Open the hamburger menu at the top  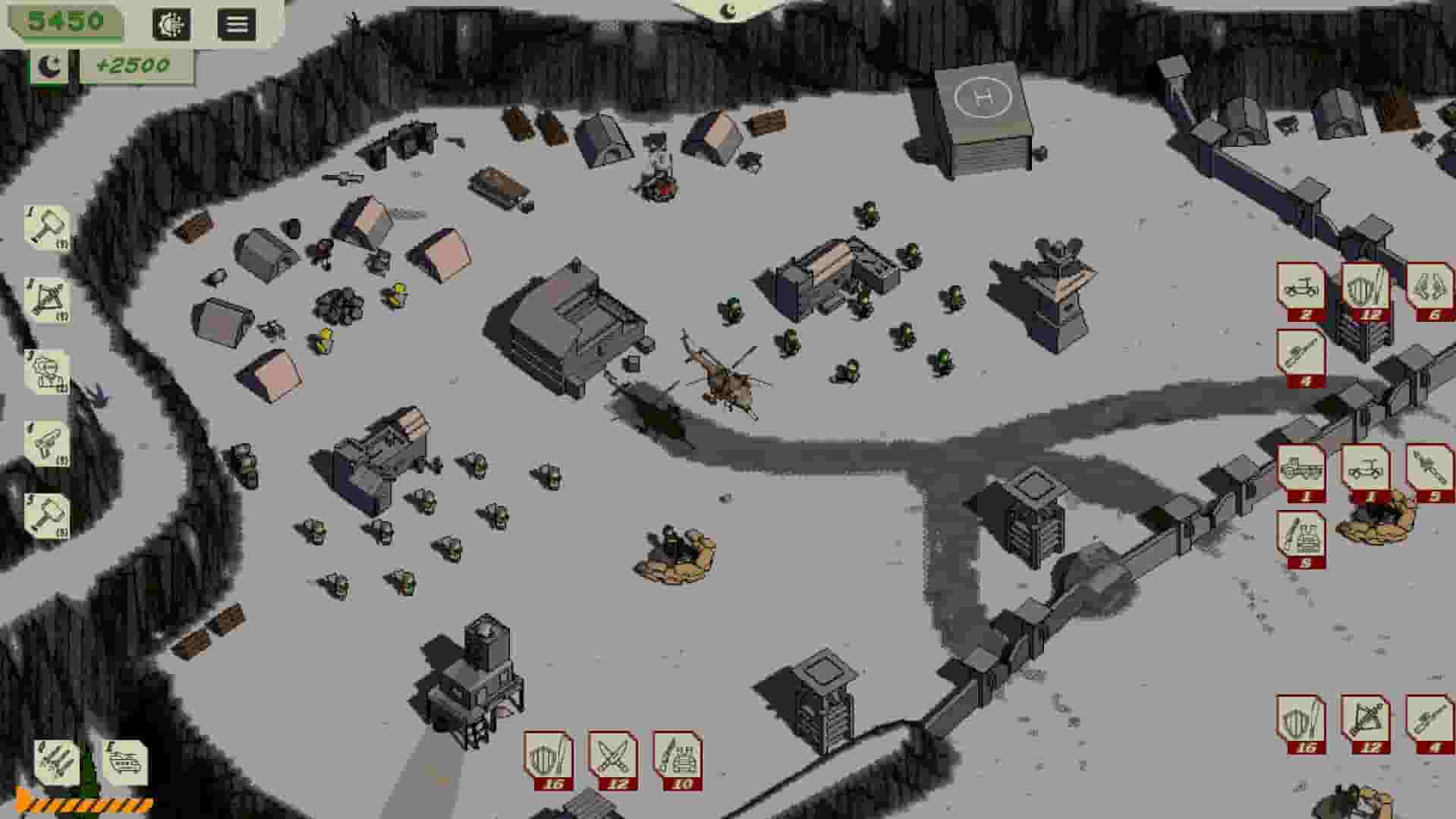pyautogui.click(x=237, y=23)
